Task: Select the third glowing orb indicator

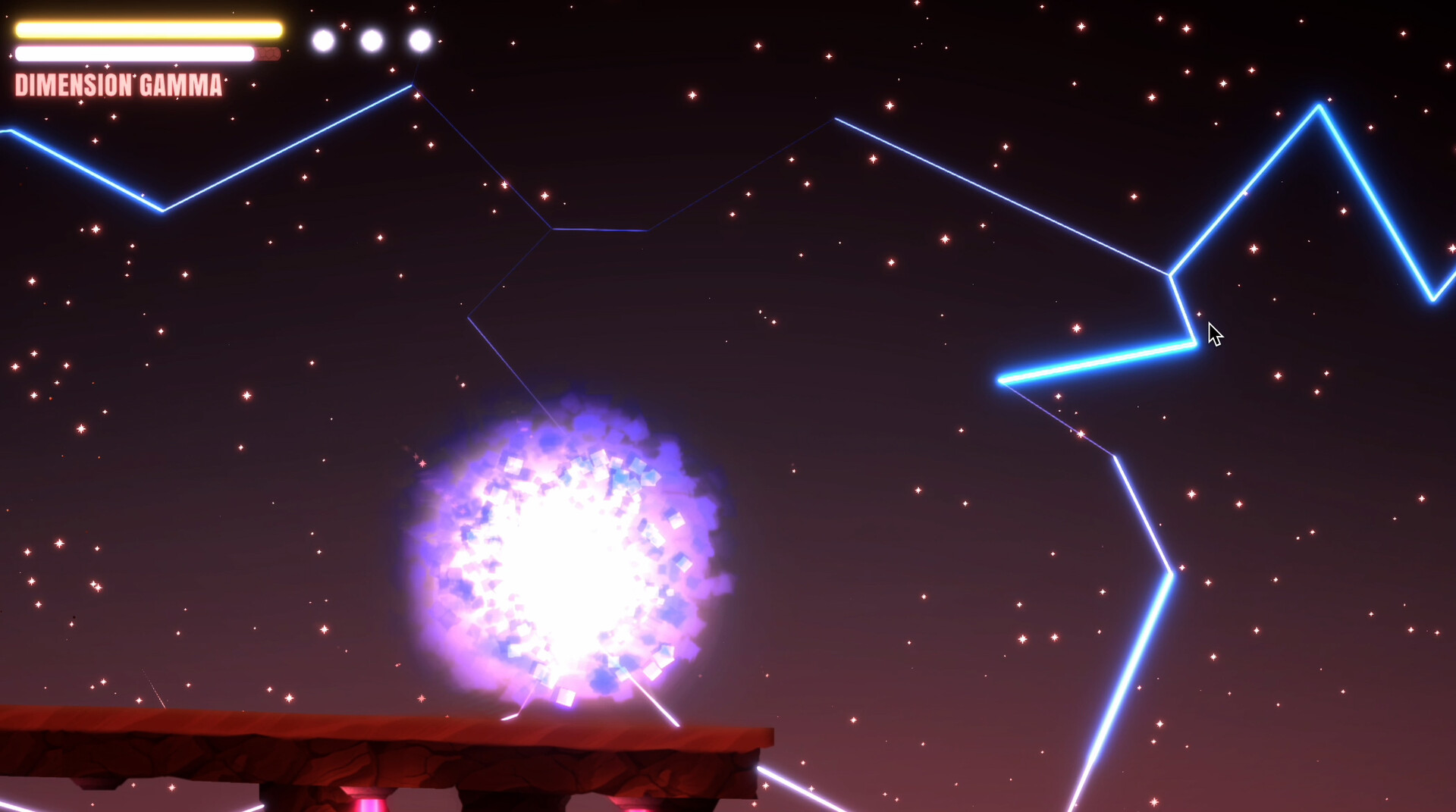Action: point(419,39)
